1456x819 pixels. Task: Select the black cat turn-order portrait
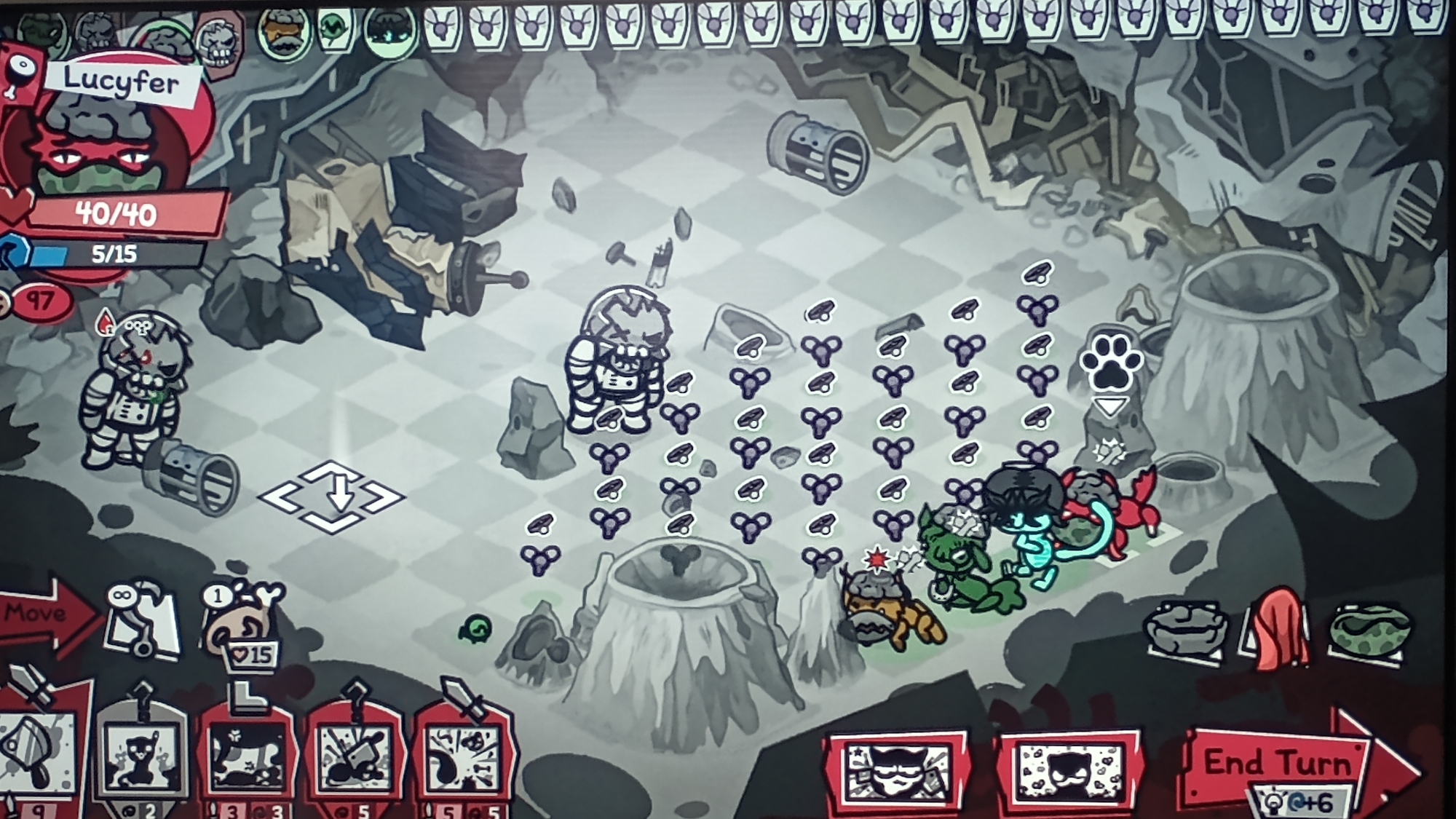[391, 33]
